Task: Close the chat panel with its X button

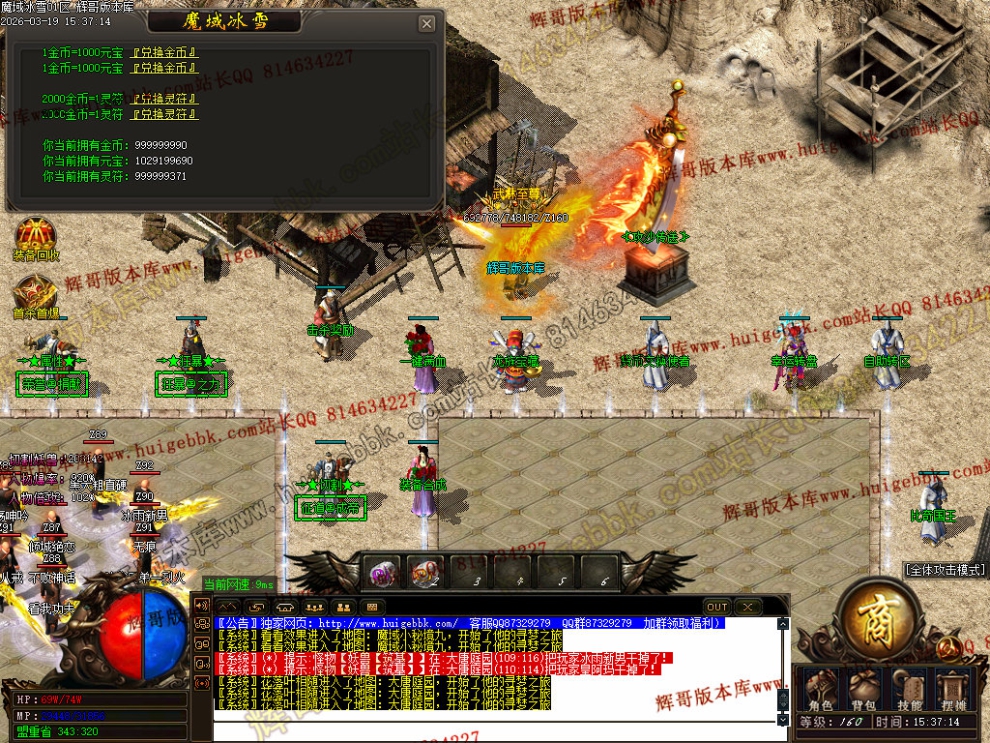Action: [746, 607]
